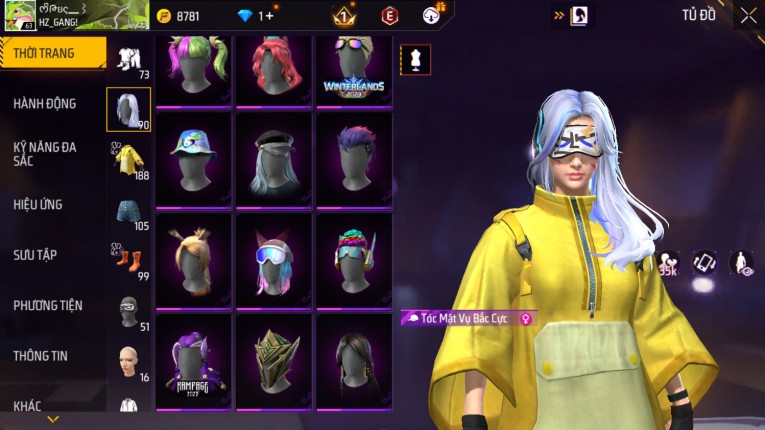Close the wardrobe screen
Viewport: 765px width, 430px height.
coord(748,15)
